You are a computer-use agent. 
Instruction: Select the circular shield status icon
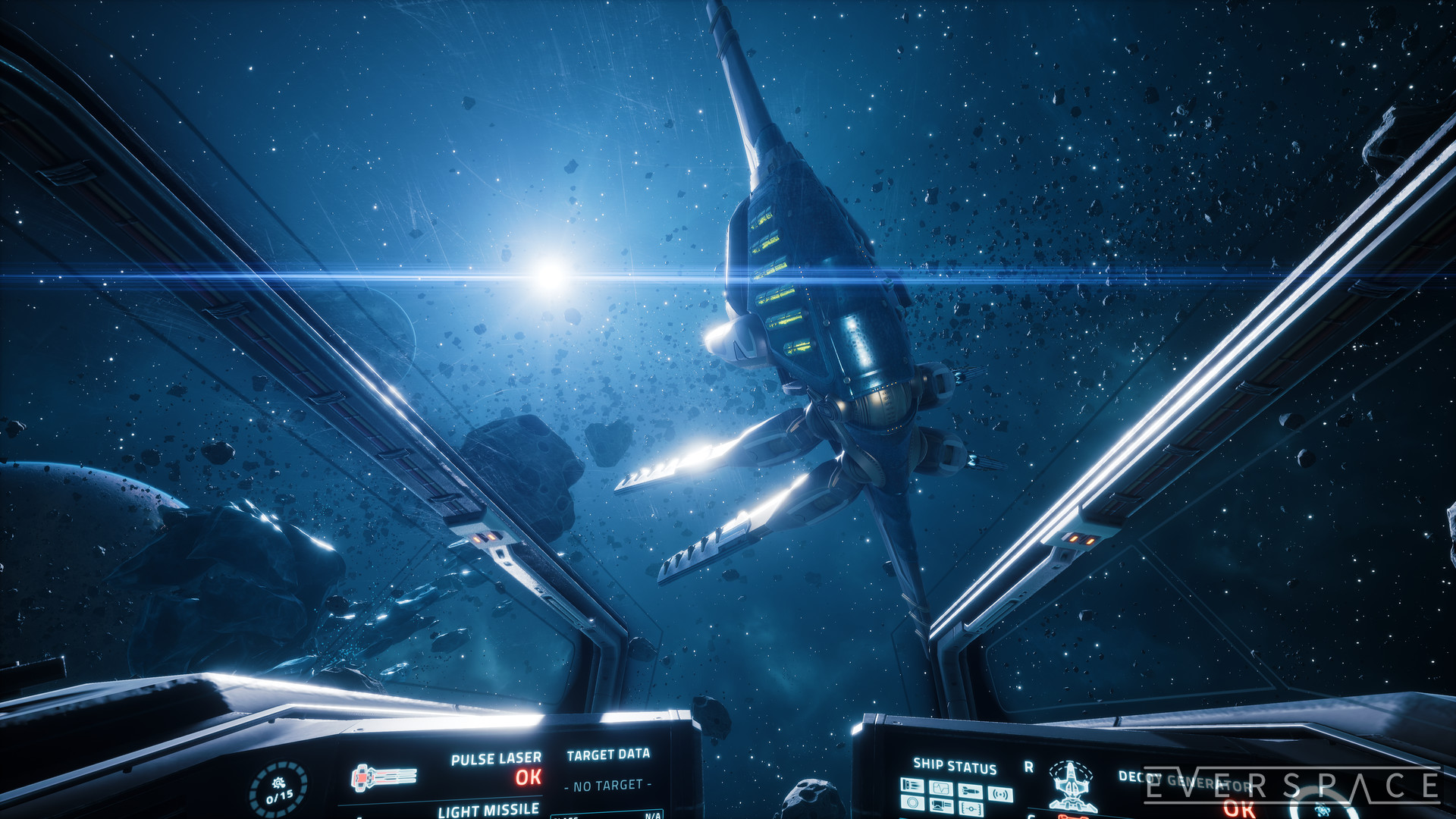click(x=913, y=803)
